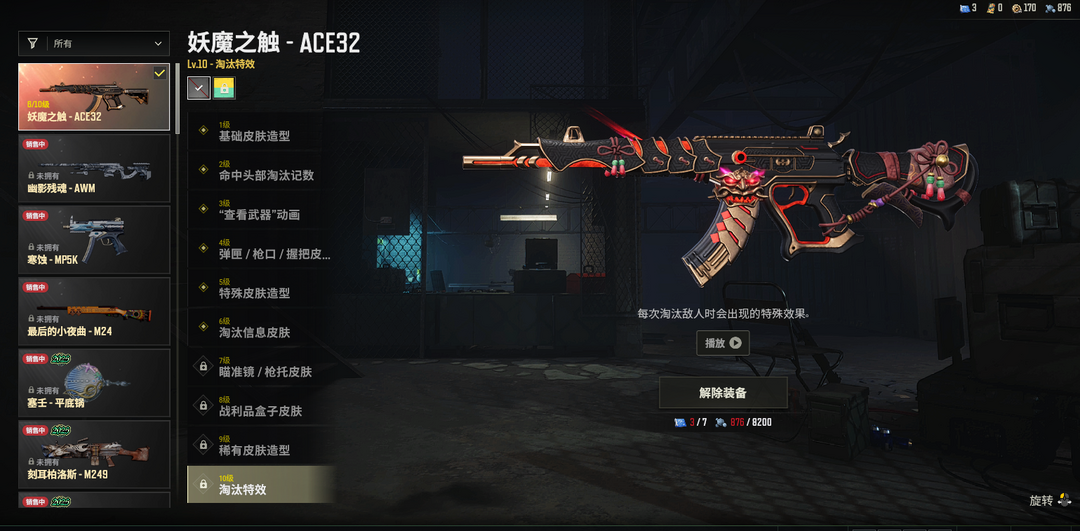Show level 2 命中头部淘汰记数
The image size is (1080, 531).
click(x=260, y=175)
